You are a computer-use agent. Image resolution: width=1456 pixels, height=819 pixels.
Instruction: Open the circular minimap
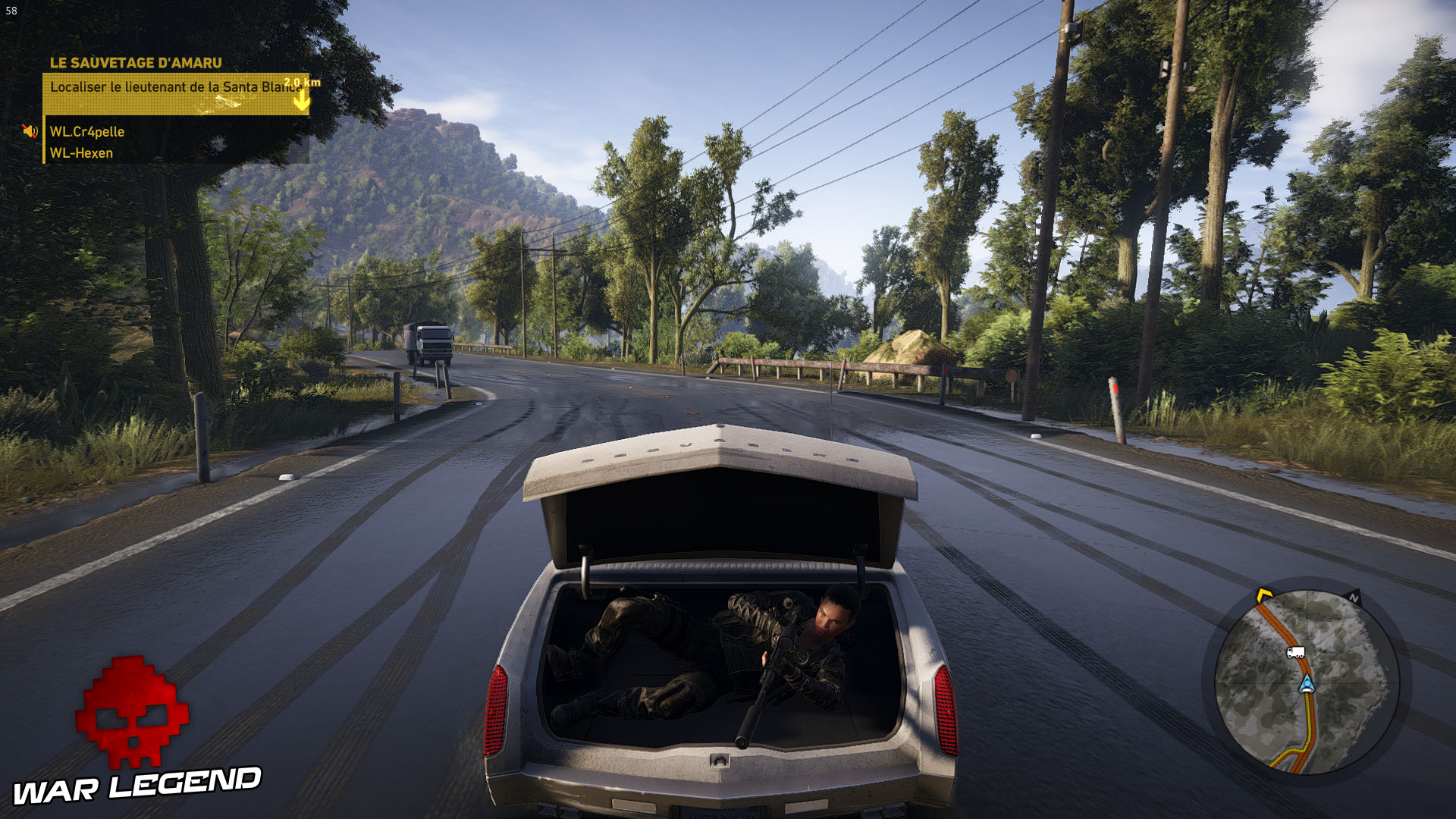(1306, 681)
